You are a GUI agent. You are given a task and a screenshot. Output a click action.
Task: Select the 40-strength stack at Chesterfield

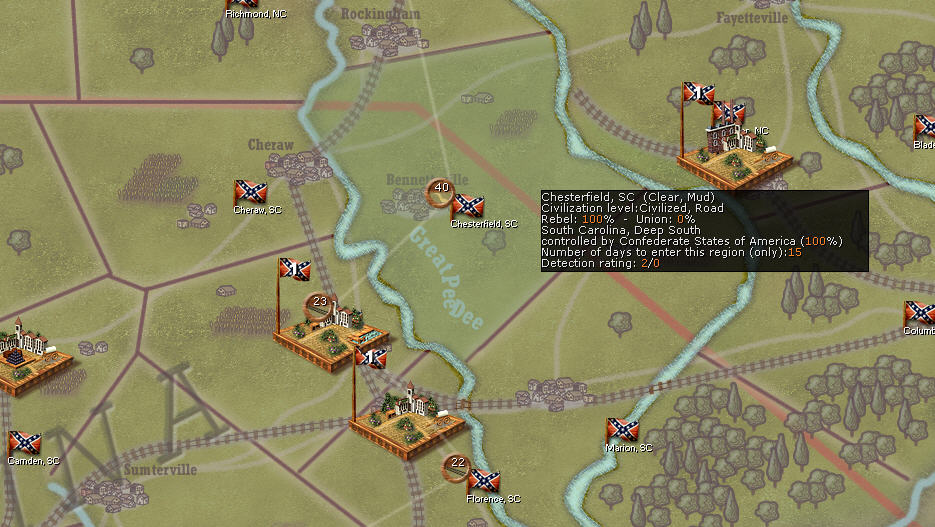(x=441, y=188)
